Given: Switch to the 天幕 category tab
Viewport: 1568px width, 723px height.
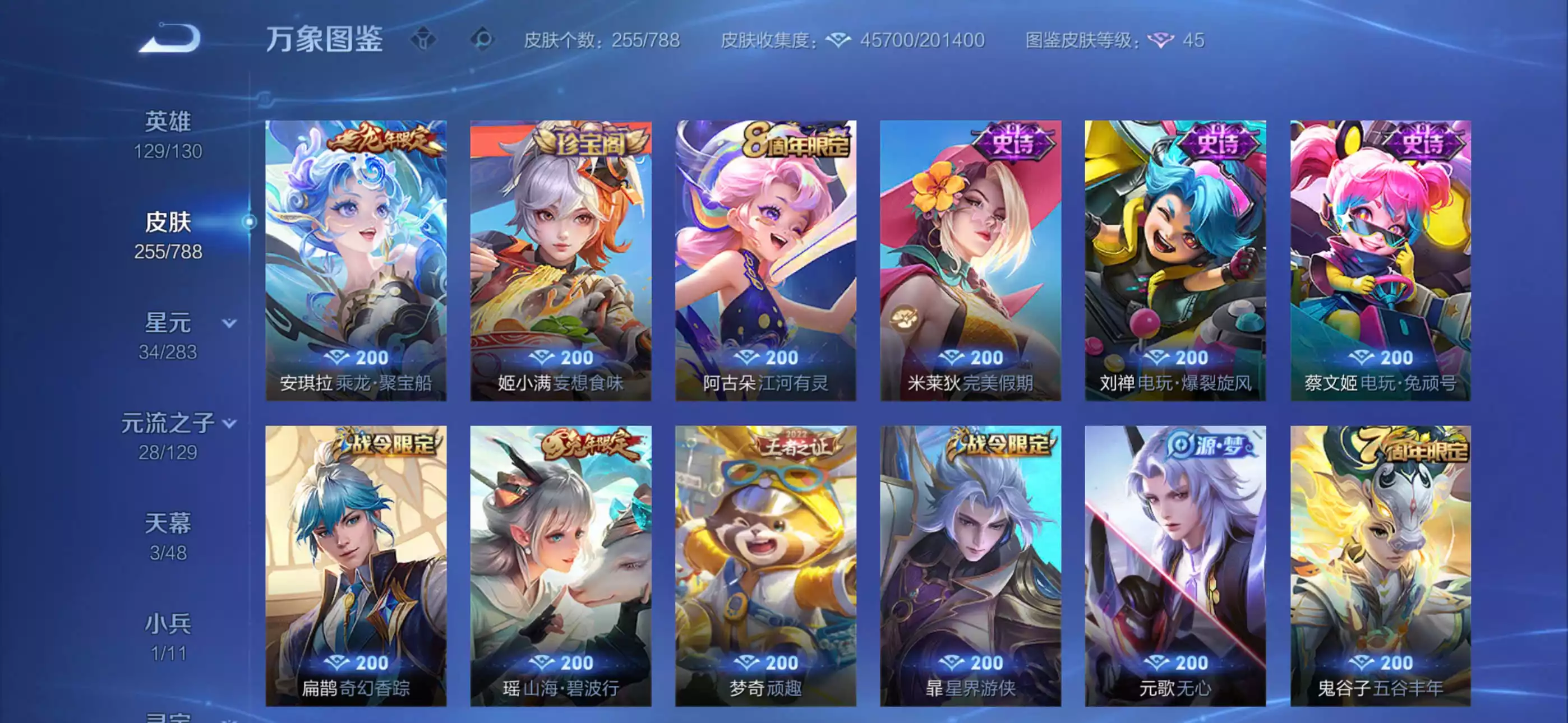Looking at the screenshot, I should coord(167,523).
